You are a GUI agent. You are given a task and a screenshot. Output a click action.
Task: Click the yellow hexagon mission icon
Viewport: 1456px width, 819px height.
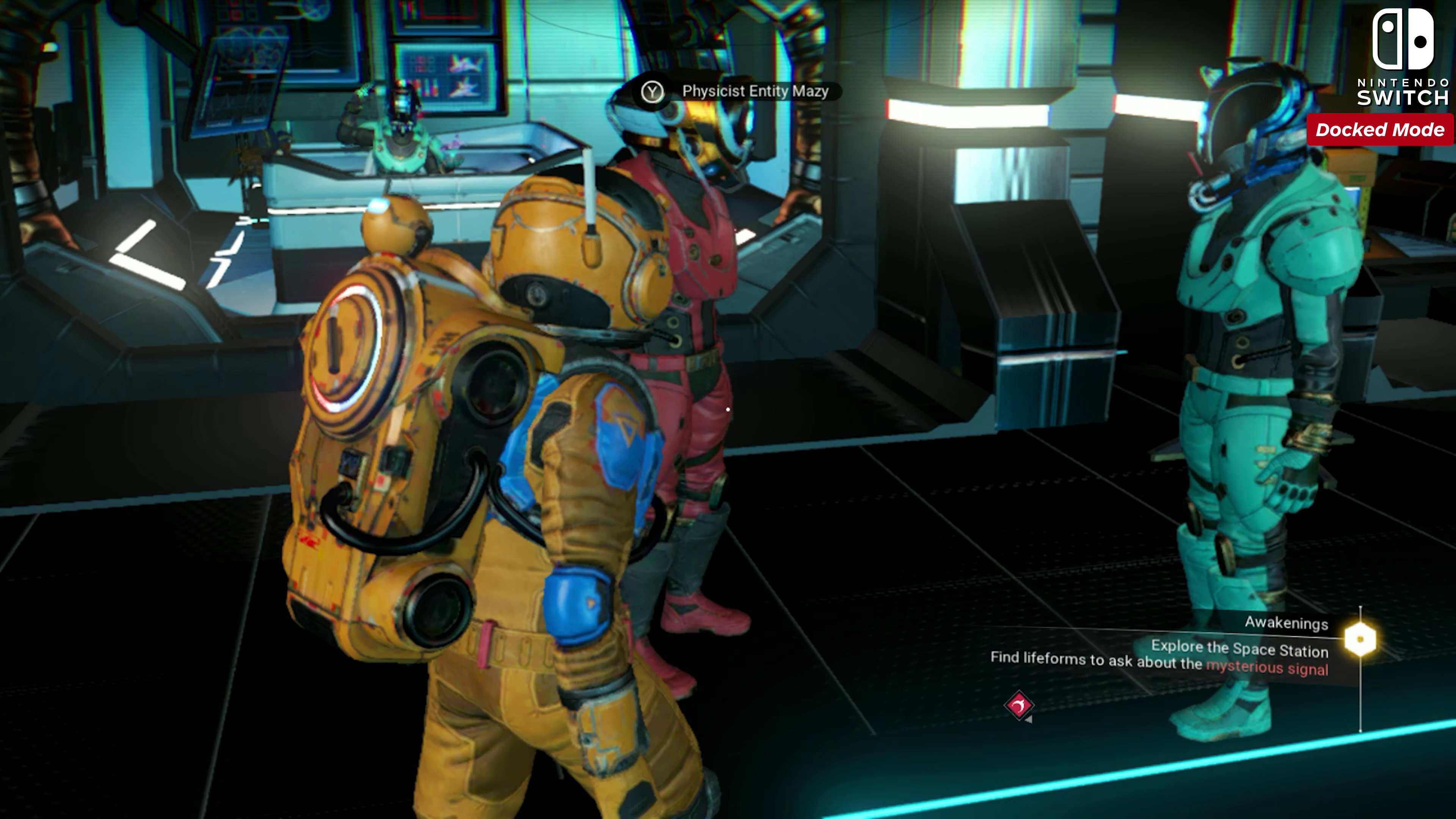pos(1360,639)
